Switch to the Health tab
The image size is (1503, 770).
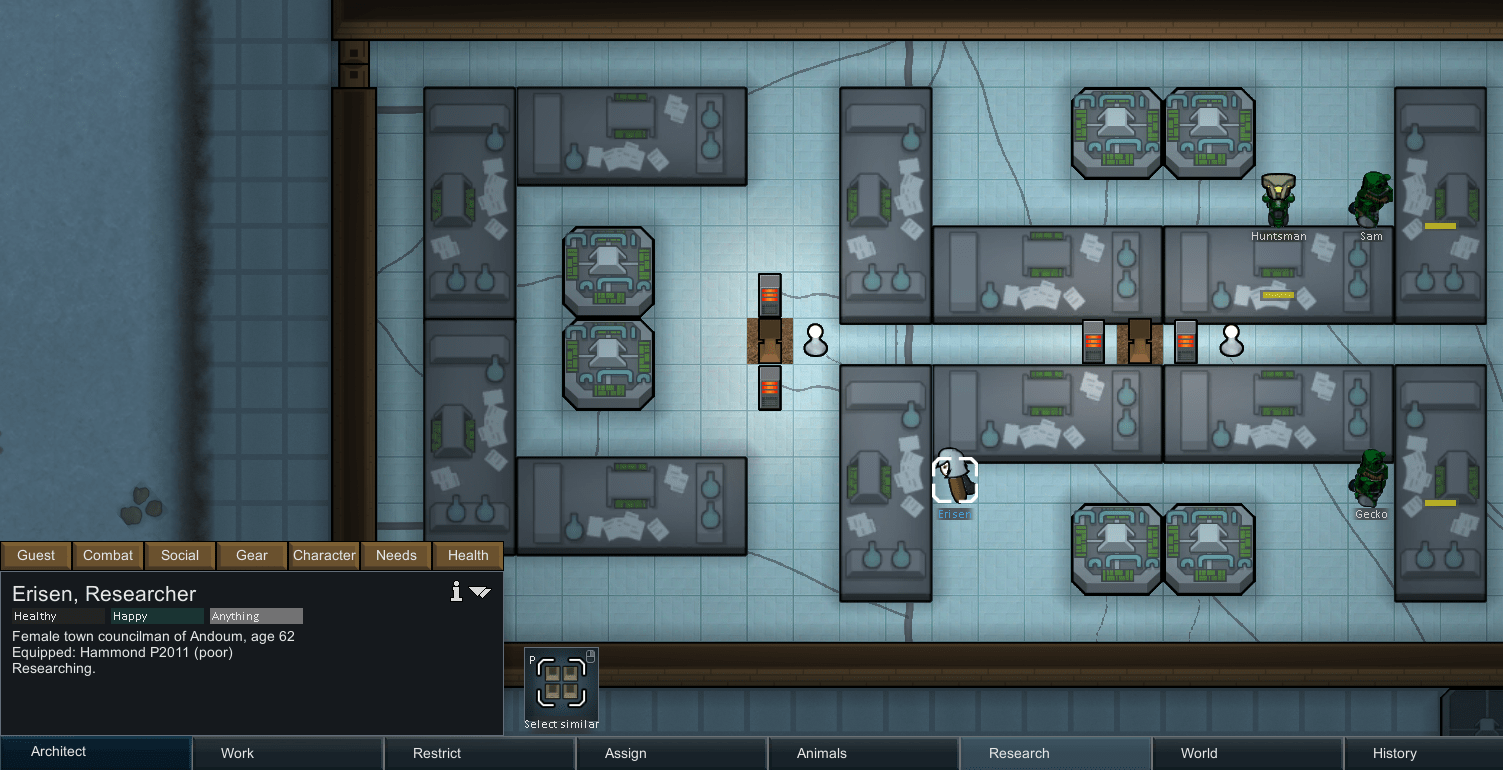(467, 555)
